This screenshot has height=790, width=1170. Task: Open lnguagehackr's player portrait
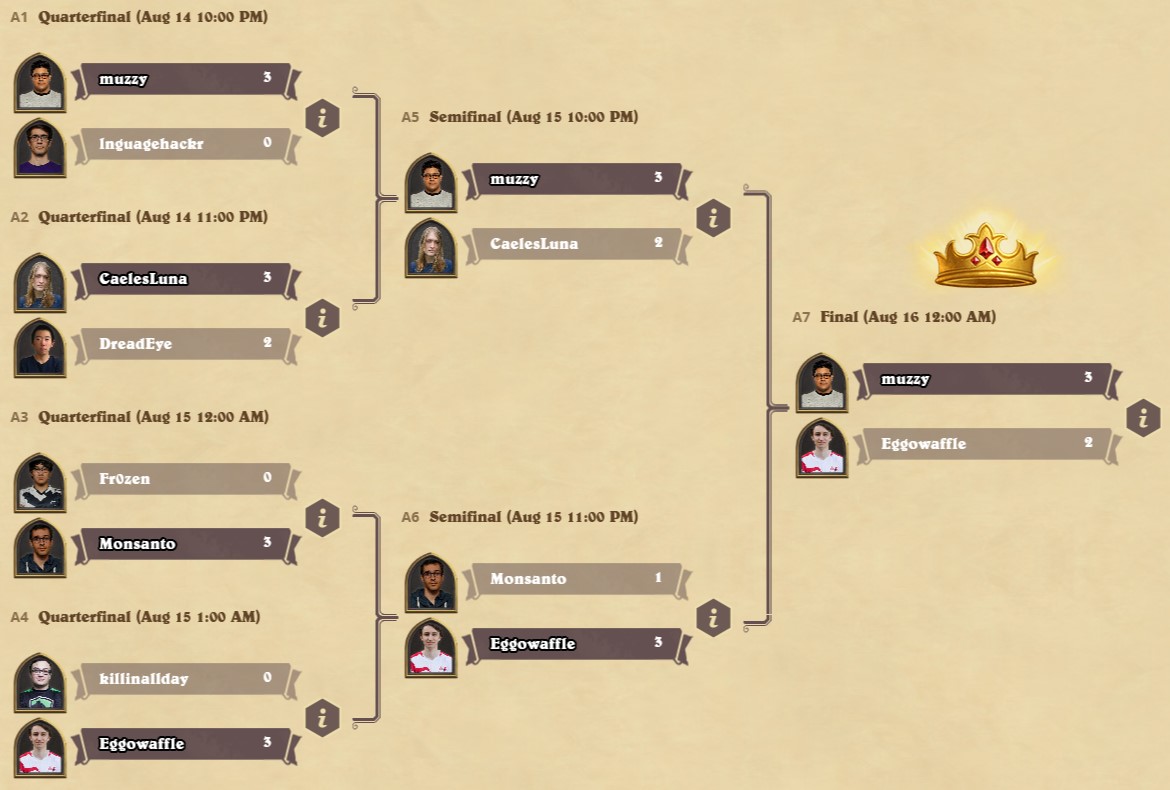[40, 147]
